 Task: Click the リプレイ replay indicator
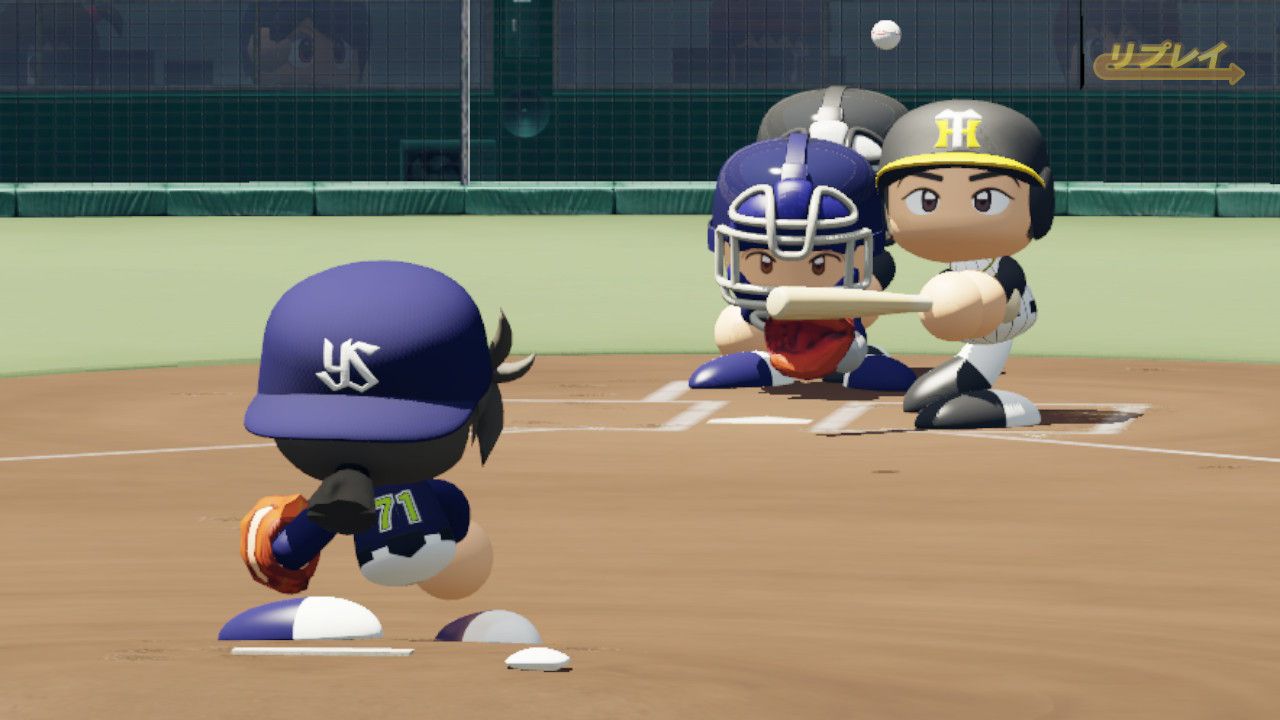pos(1167,61)
